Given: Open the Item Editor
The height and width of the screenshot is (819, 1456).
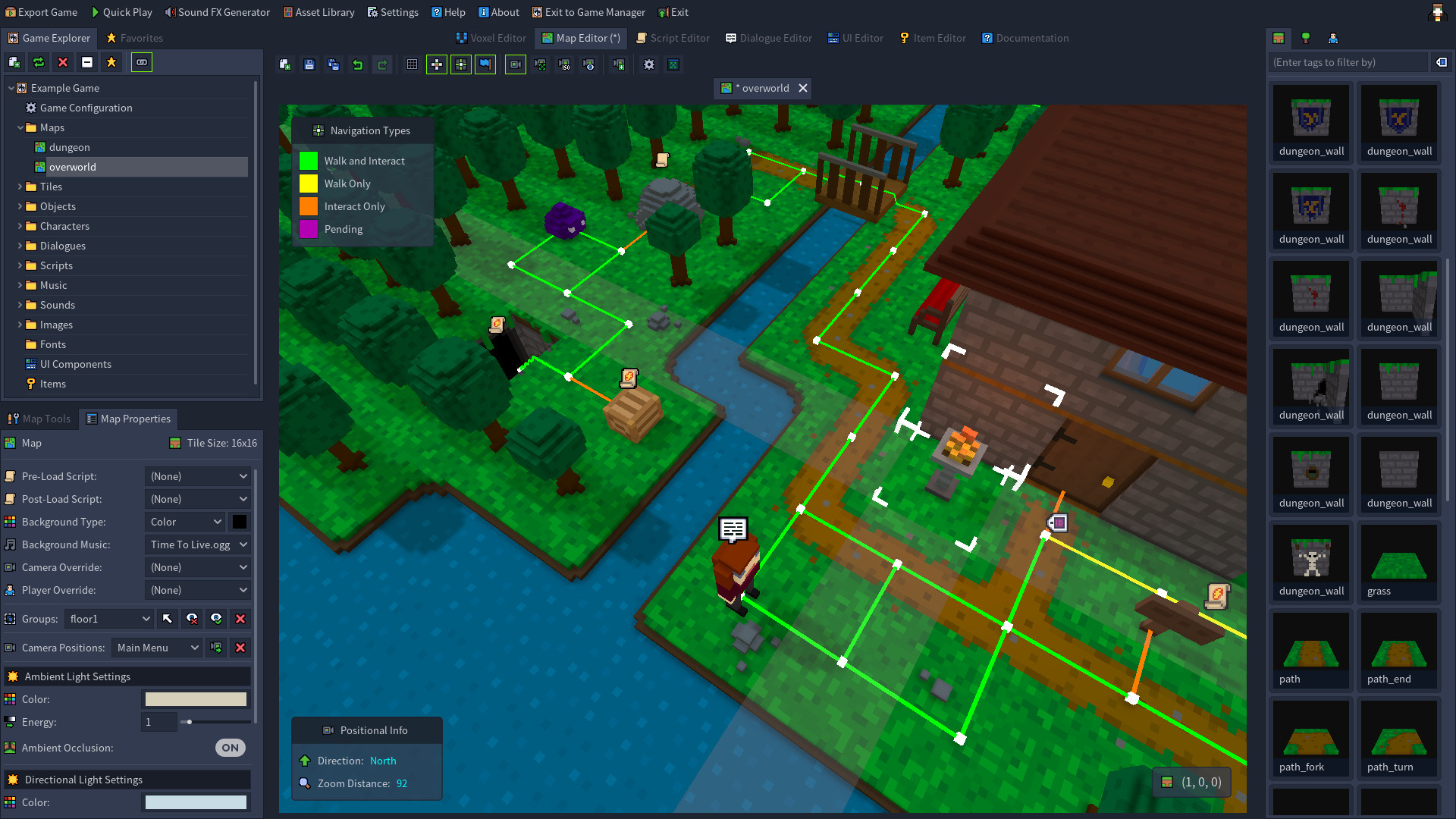Looking at the screenshot, I should point(932,38).
